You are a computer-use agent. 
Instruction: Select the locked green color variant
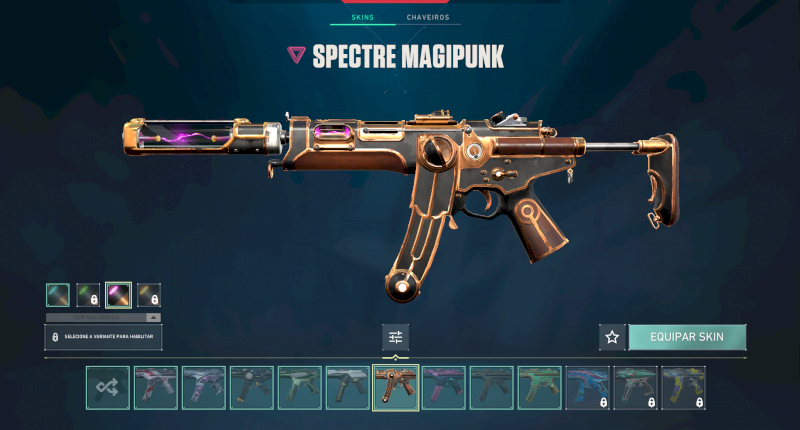click(x=88, y=295)
